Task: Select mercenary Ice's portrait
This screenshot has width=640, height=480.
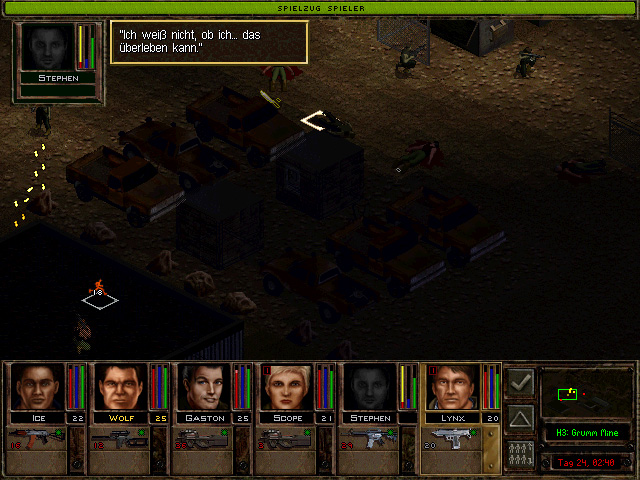Action: 37,387
